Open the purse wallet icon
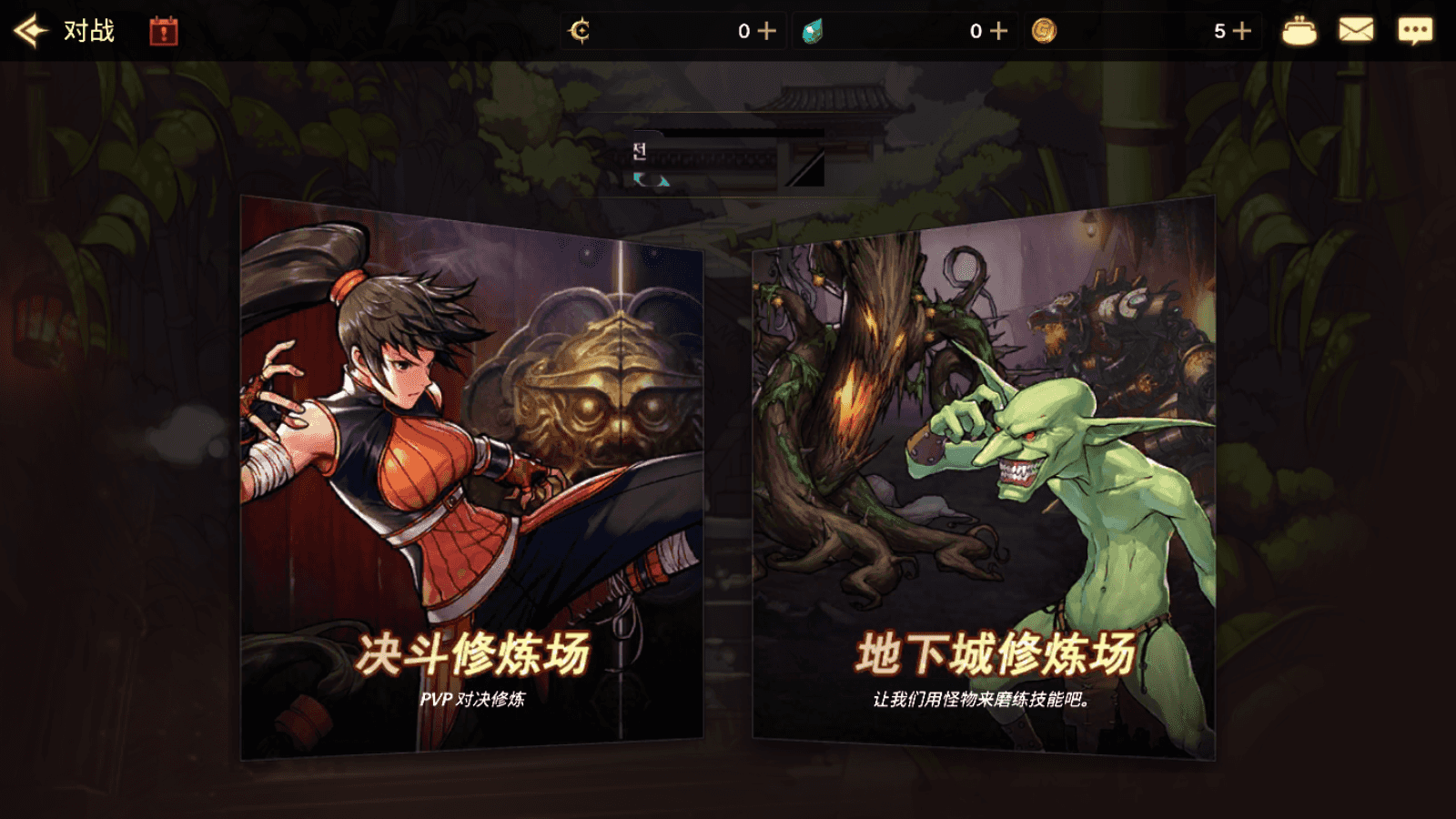This screenshot has height=819, width=1456. tap(1299, 28)
